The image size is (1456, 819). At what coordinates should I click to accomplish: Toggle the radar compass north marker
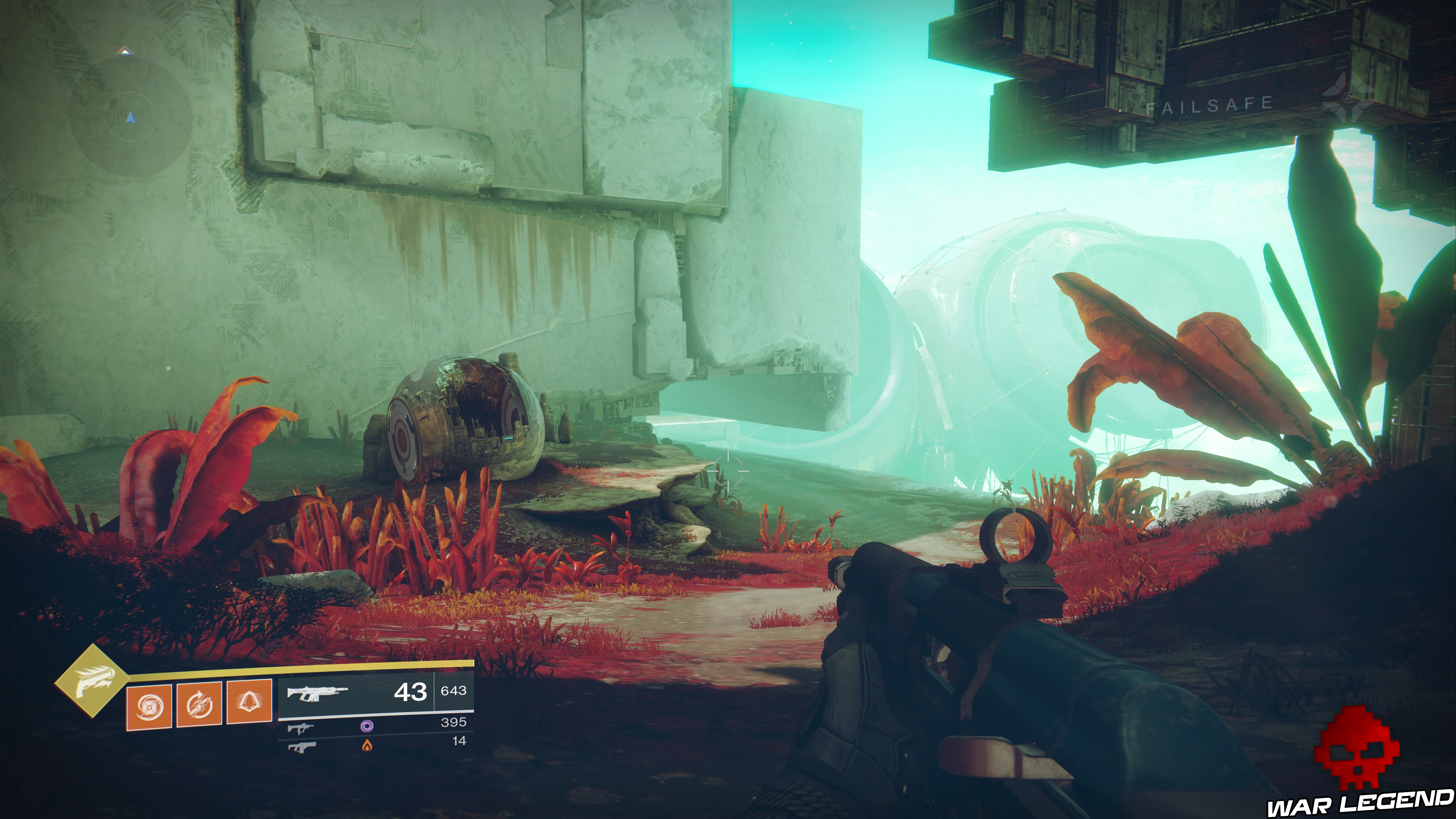(125, 50)
